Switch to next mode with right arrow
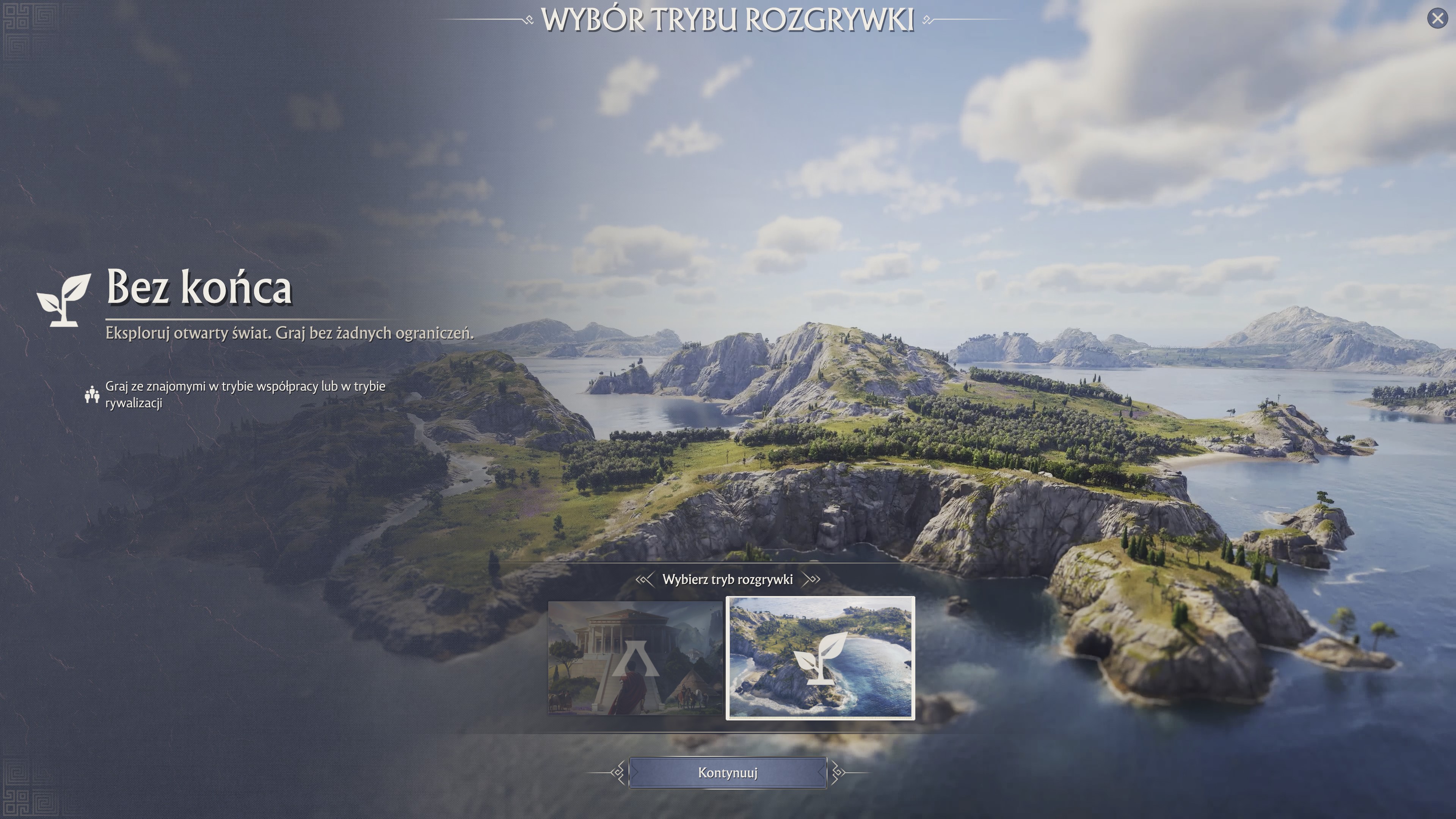The image size is (1456, 819). pyautogui.click(x=812, y=579)
